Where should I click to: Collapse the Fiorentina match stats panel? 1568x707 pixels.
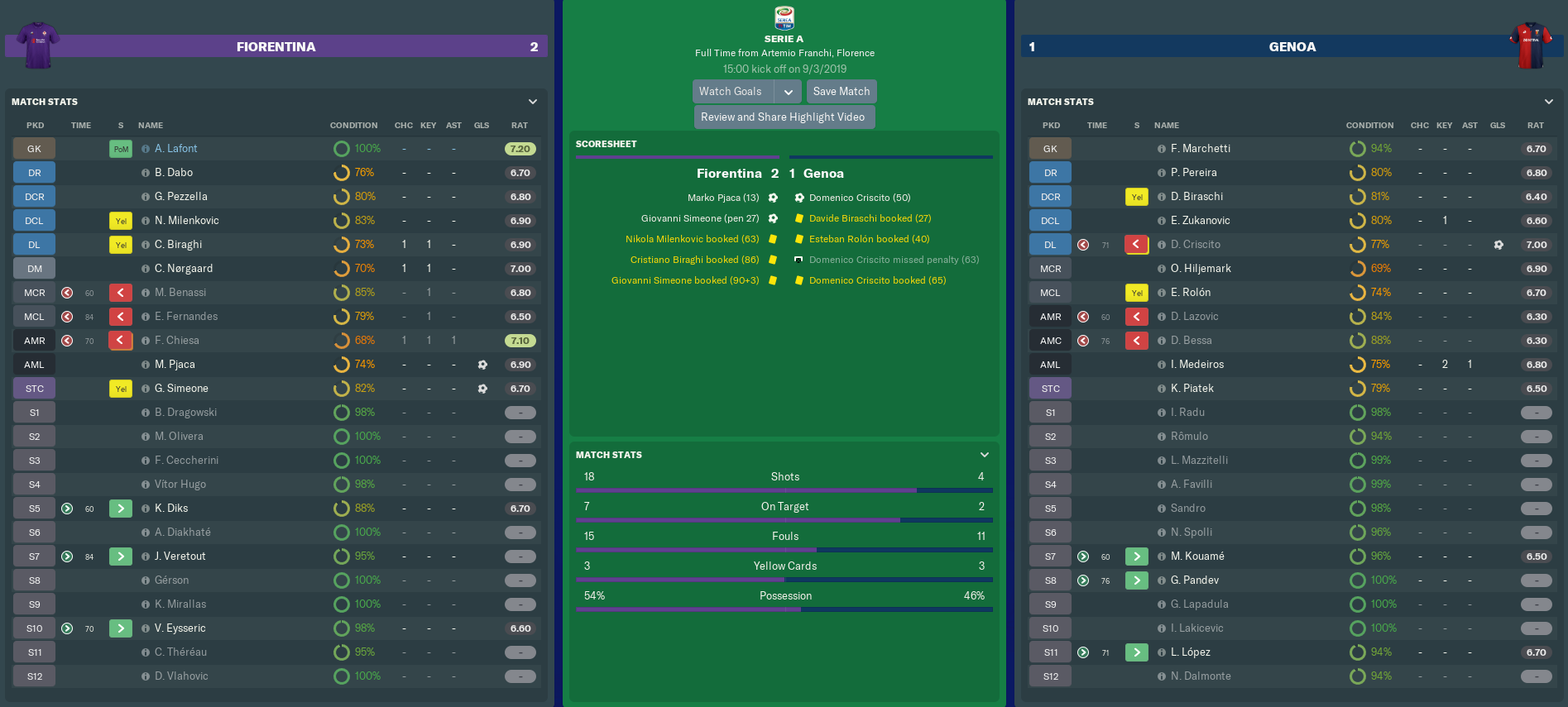[x=533, y=102]
